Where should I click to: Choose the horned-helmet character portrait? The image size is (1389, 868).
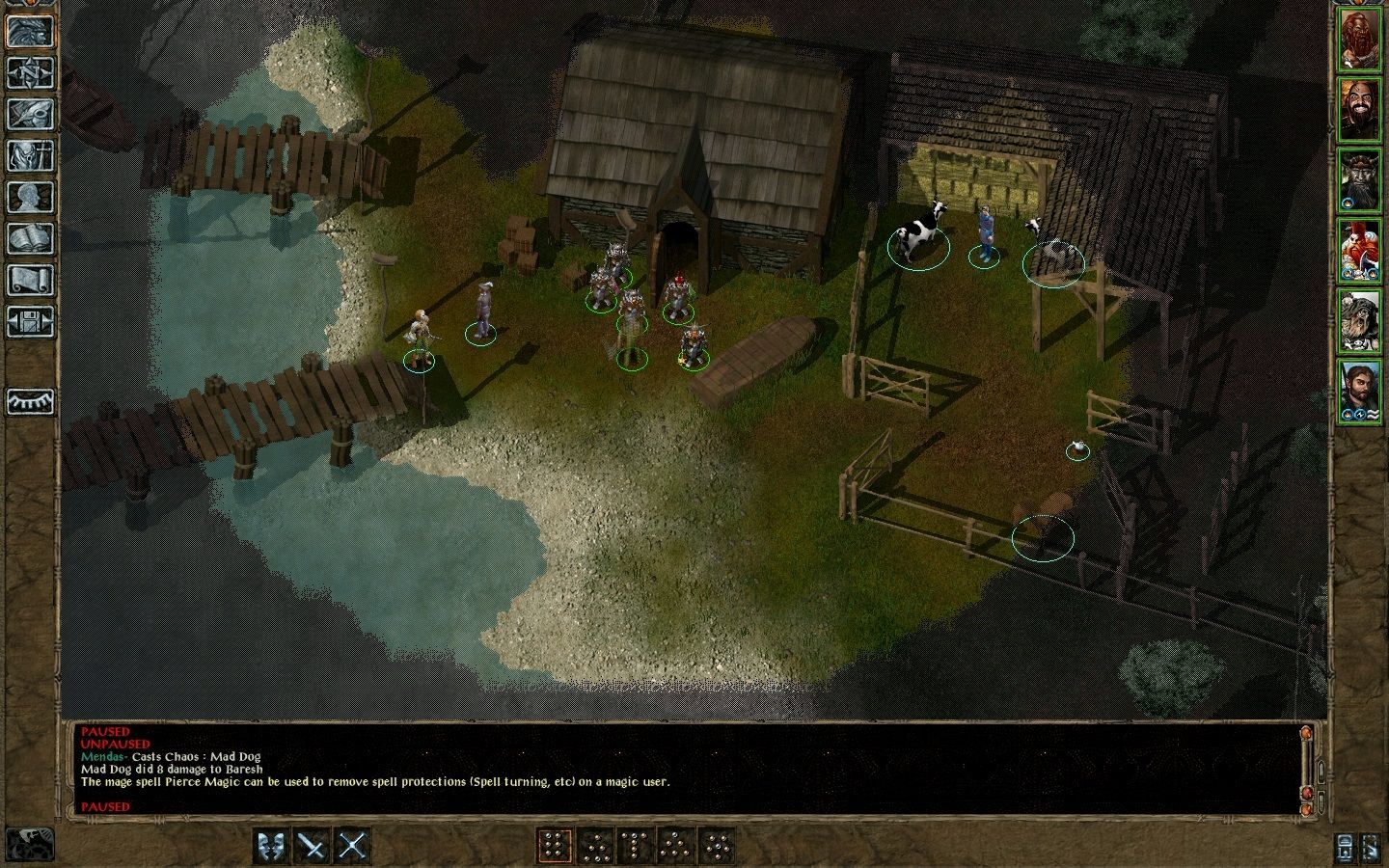1360,179
